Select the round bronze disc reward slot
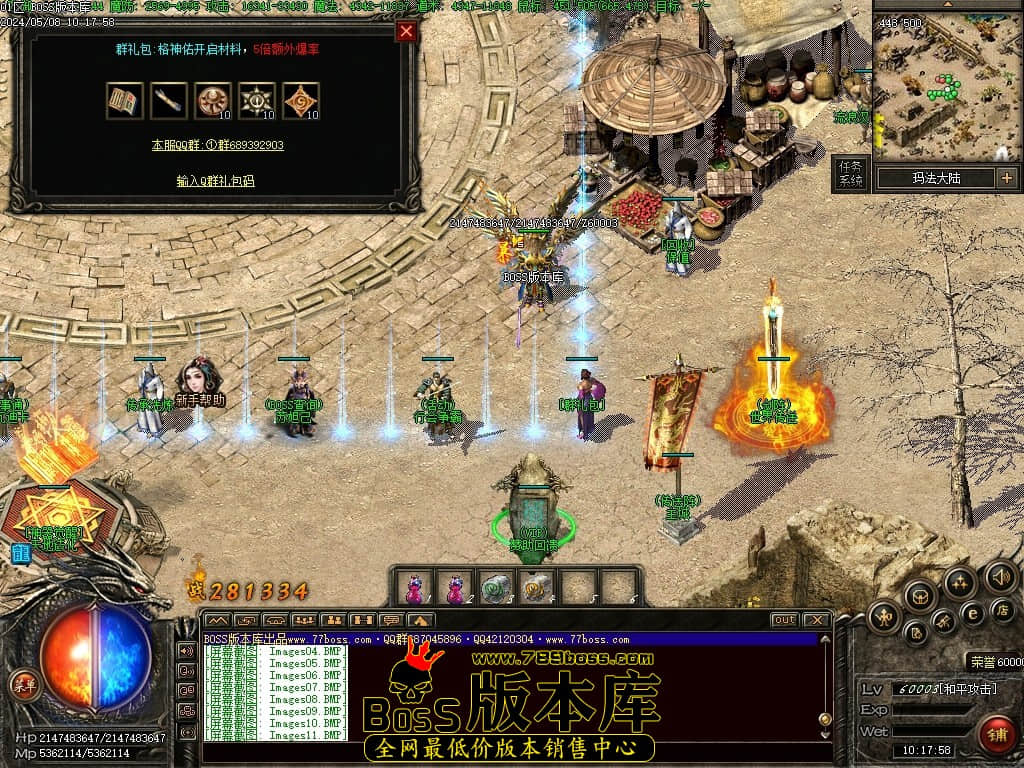 213,100
